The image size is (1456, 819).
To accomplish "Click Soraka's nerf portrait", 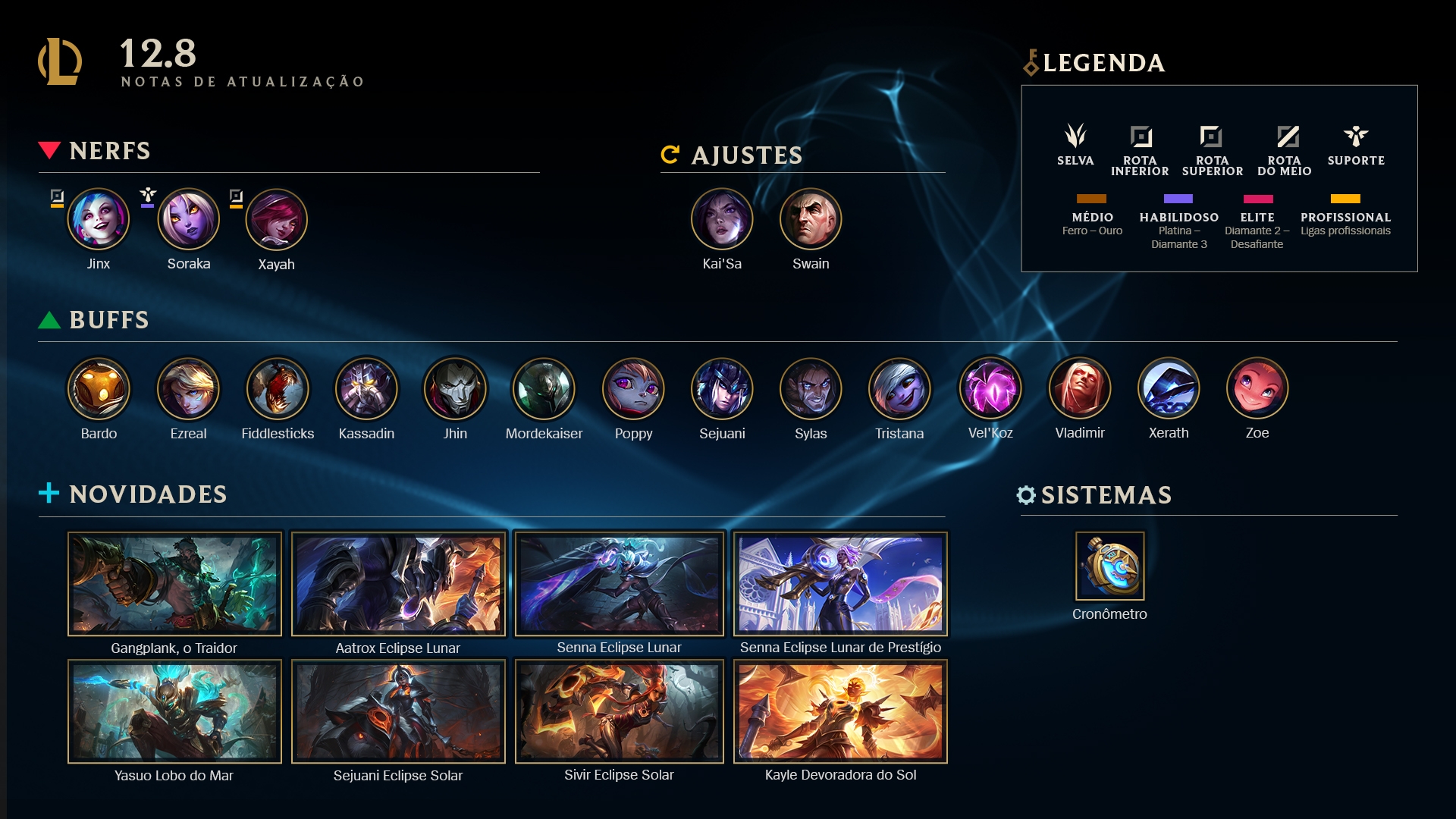I will [188, 220].
